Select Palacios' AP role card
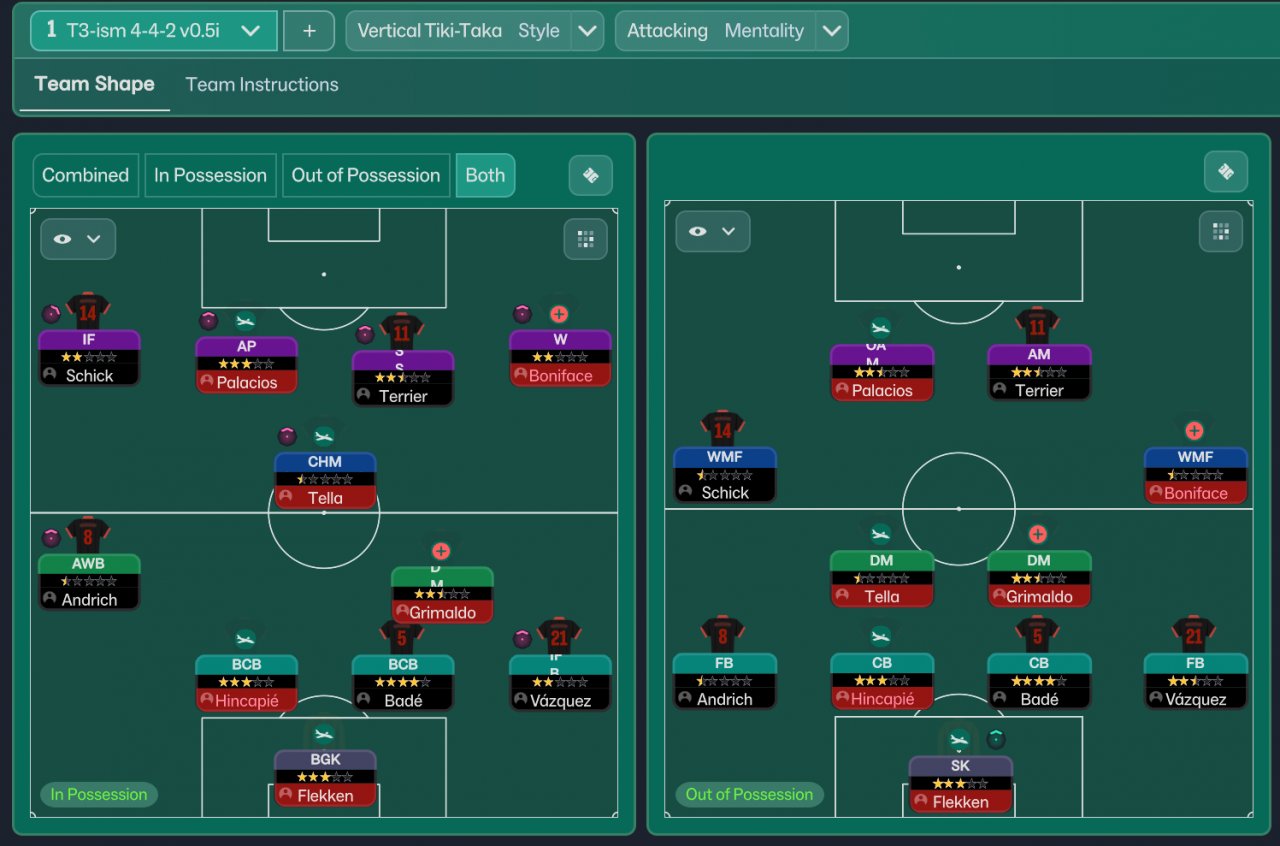 pyautogui.click(x=246, y=364)
